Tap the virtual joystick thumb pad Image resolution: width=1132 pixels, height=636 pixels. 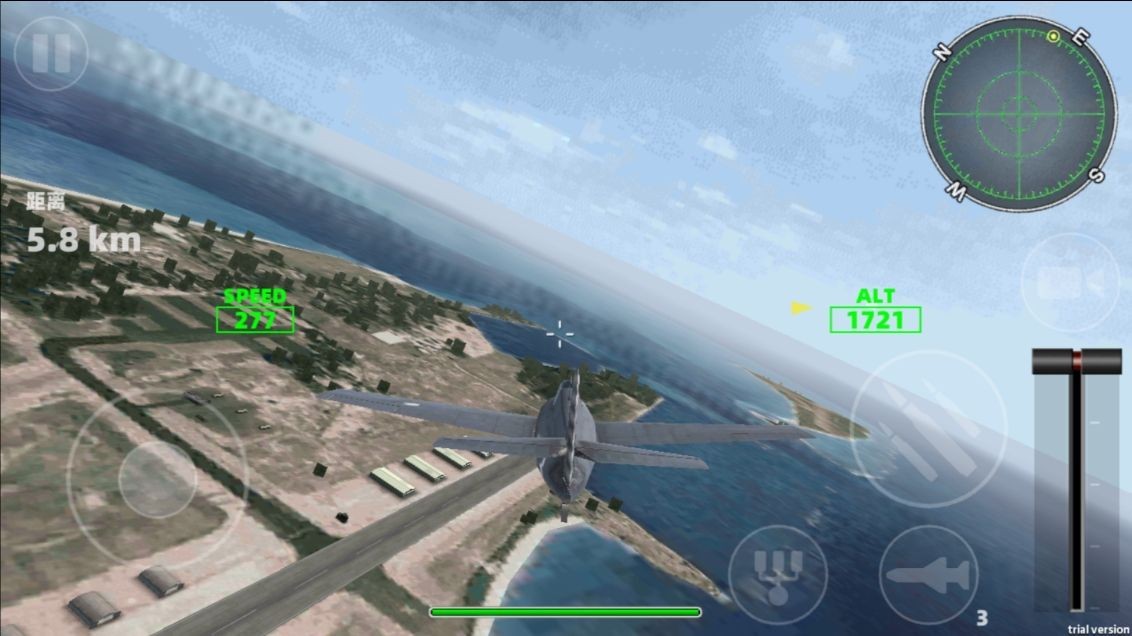click(x=157, y=481)
